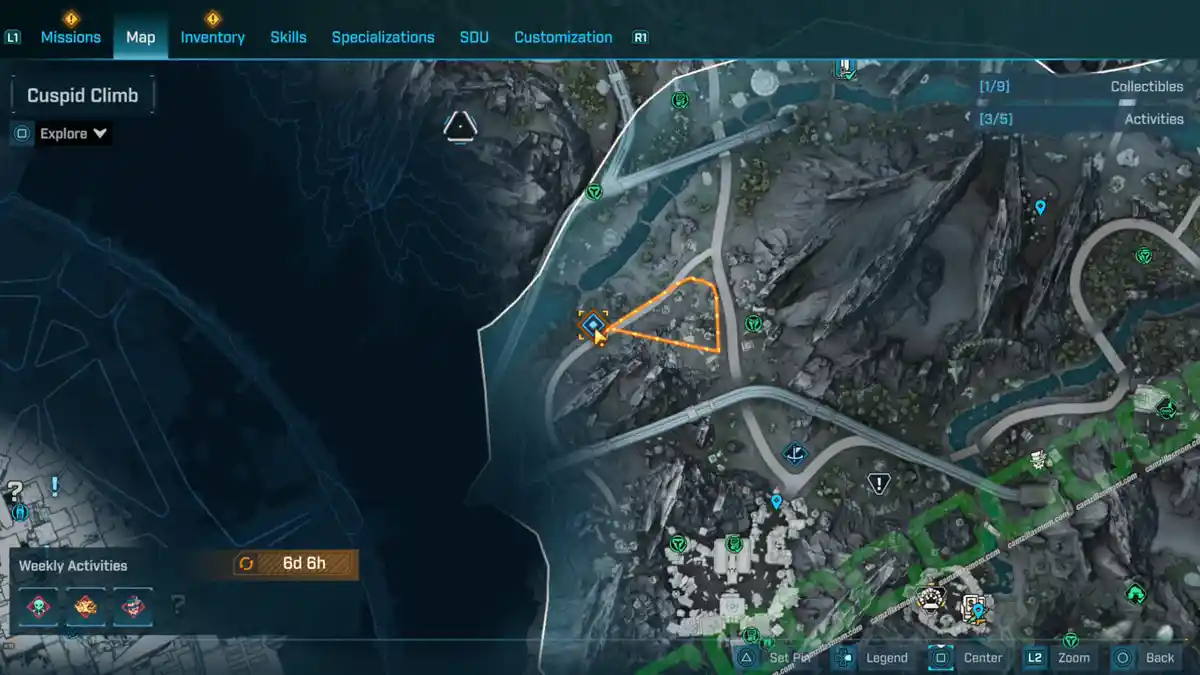This screenshot has height=675, width=1200.
Task: Switch to the Inventory tab
Action: tap(212, 37)
